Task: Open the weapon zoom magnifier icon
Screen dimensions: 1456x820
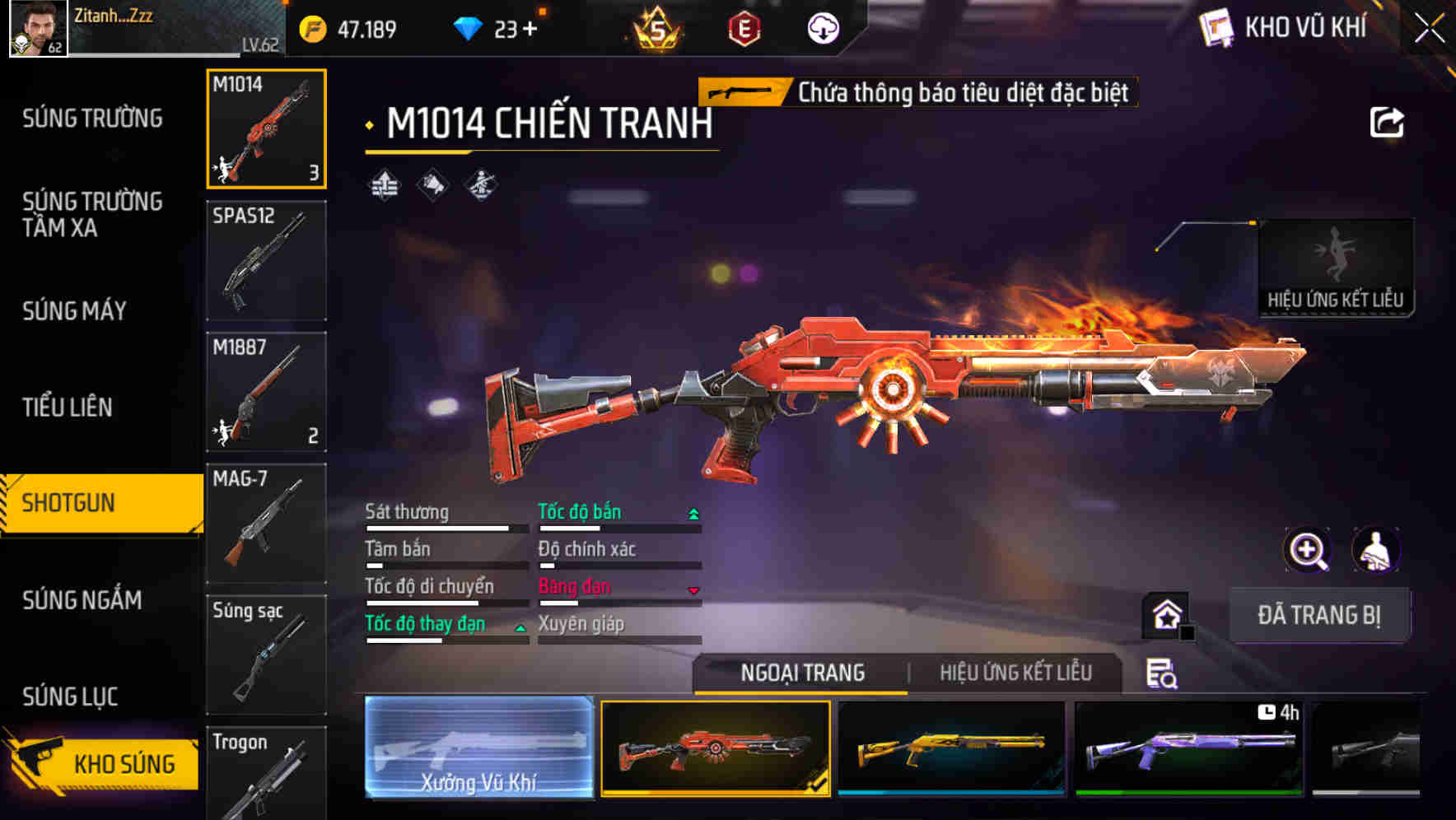Action: [1309, 550]
